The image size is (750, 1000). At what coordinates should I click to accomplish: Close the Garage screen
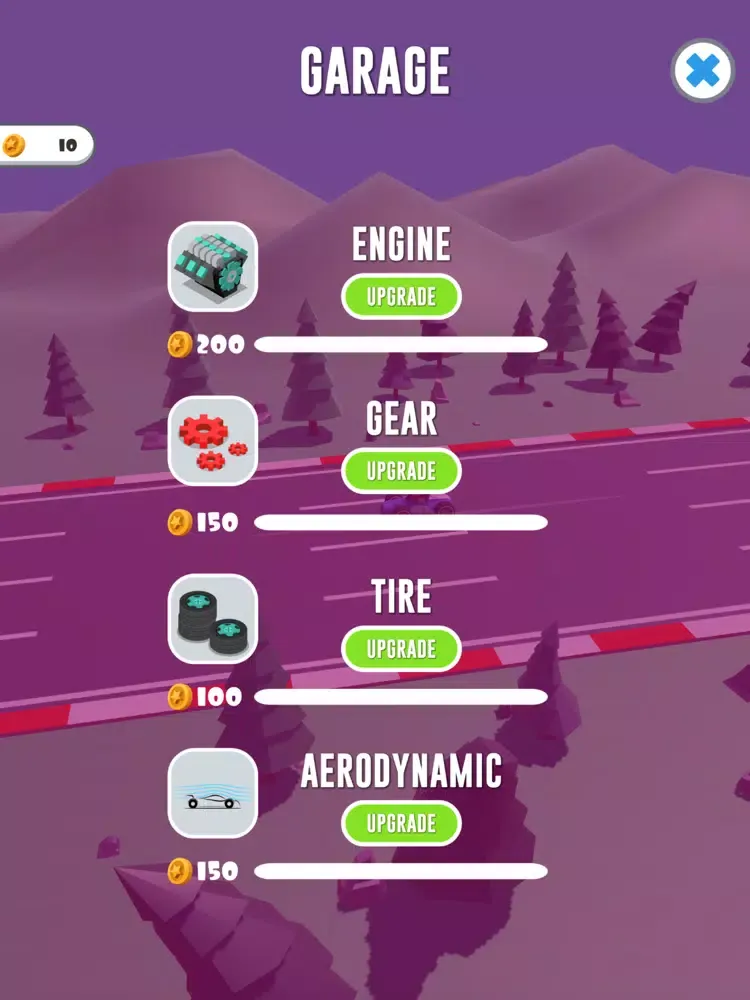pyautogui.click(x=703, y=71)
